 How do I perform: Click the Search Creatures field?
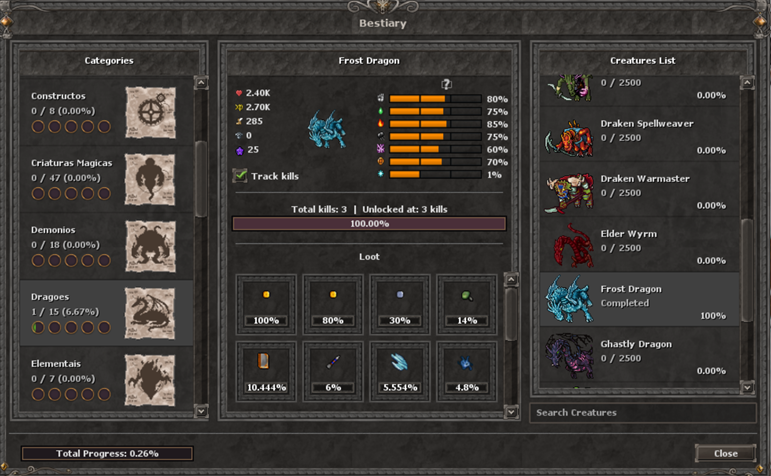point(642,412)
